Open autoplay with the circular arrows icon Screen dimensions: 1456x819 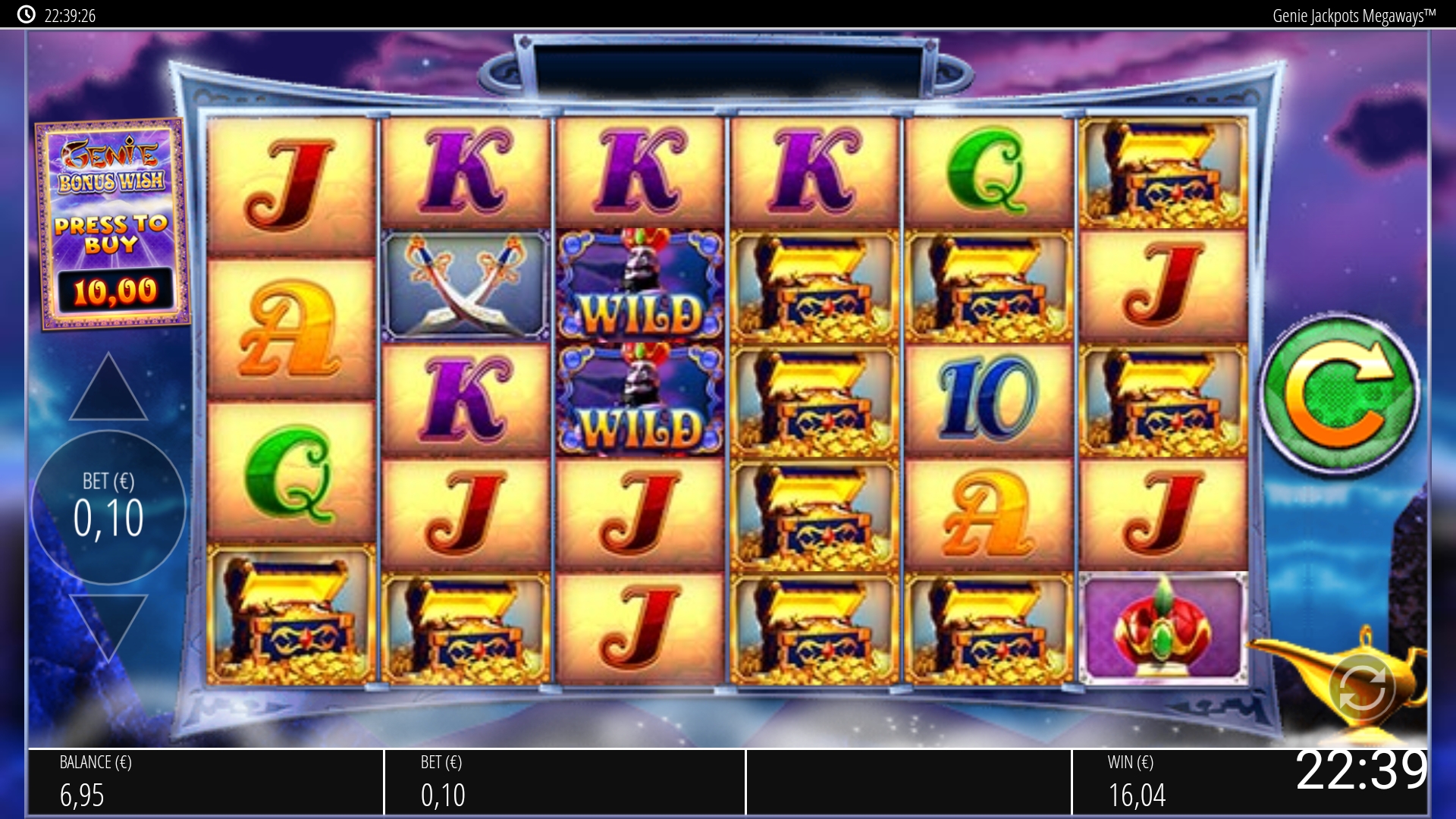(1361, 687)
